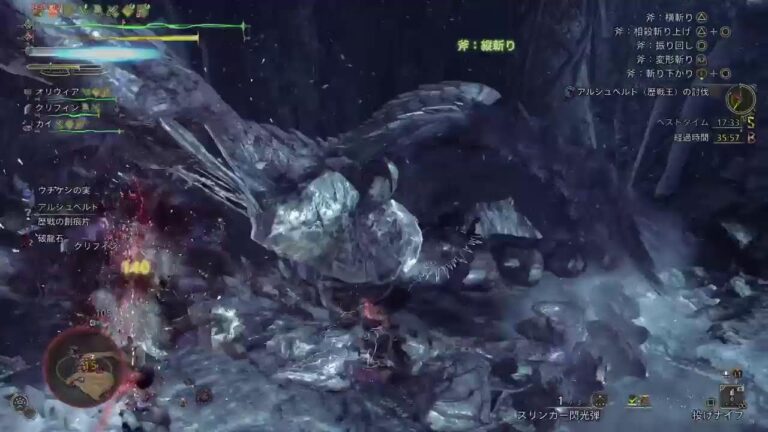Select party member カイ

[x=44, y=125]
